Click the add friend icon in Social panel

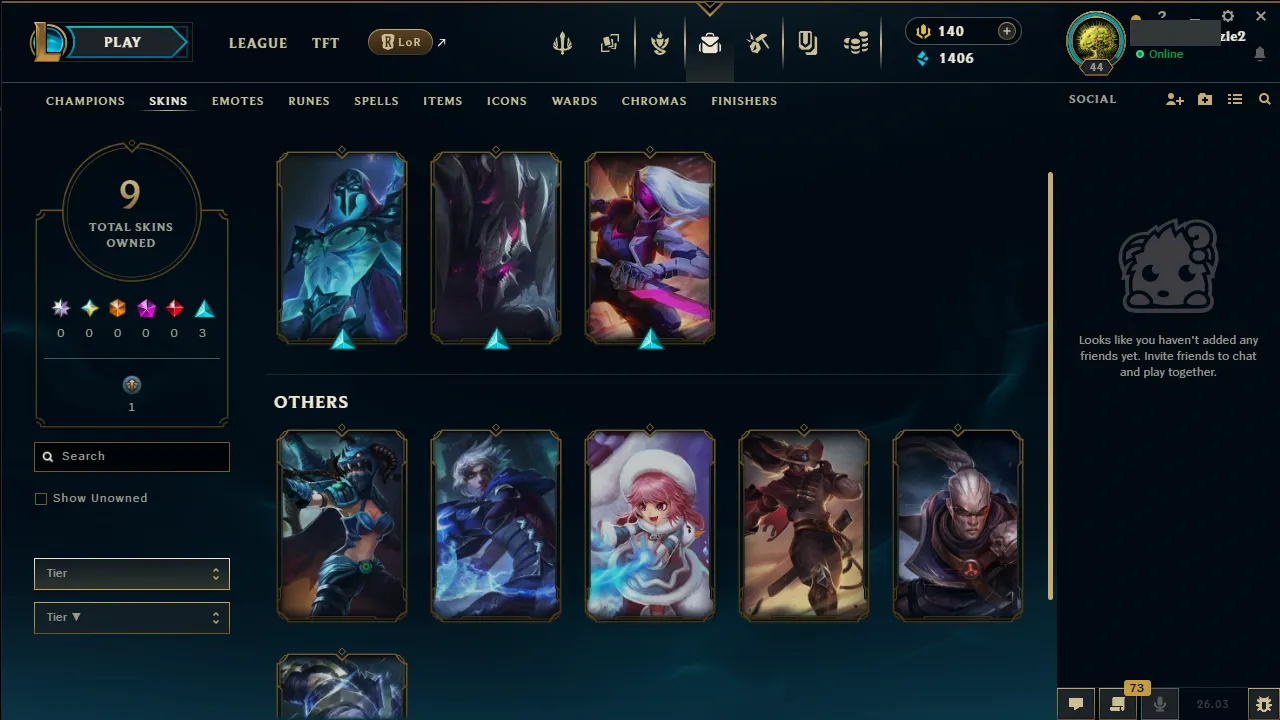click(x=1175, y=99)
